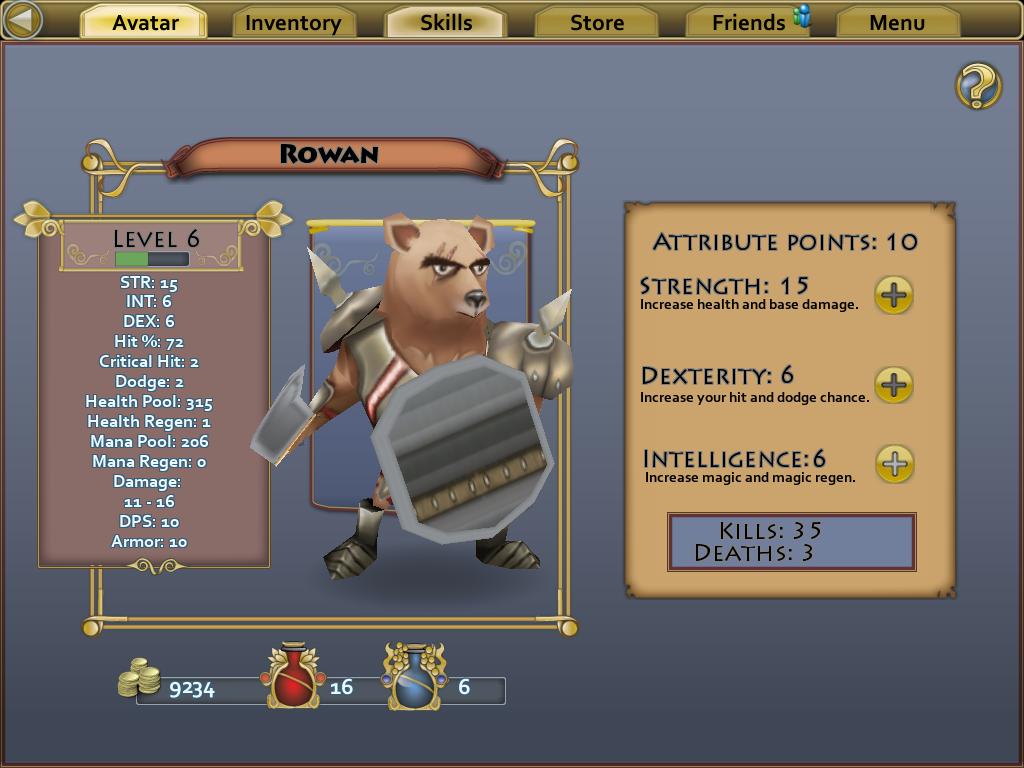Viewport: 1024px width, 768px height.
Task: Switch to the Skills tab
Action: point(446,22)
